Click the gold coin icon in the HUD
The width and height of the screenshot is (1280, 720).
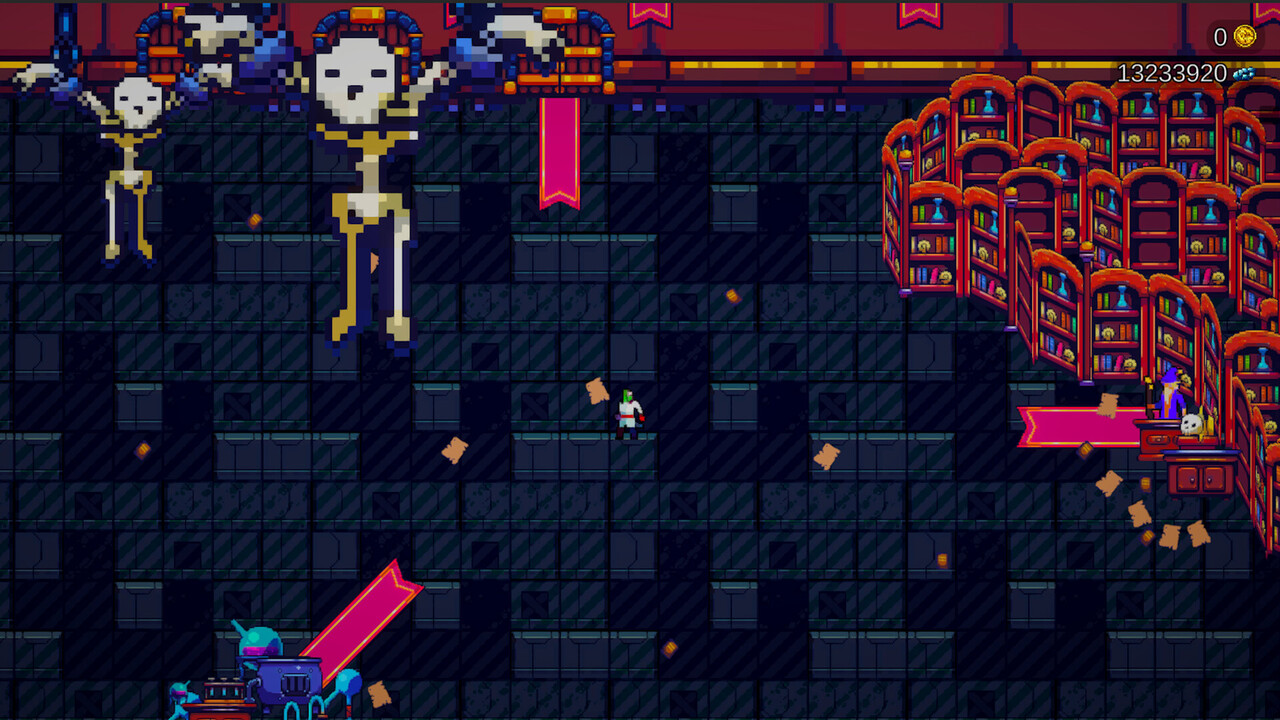pos(1246,36)
